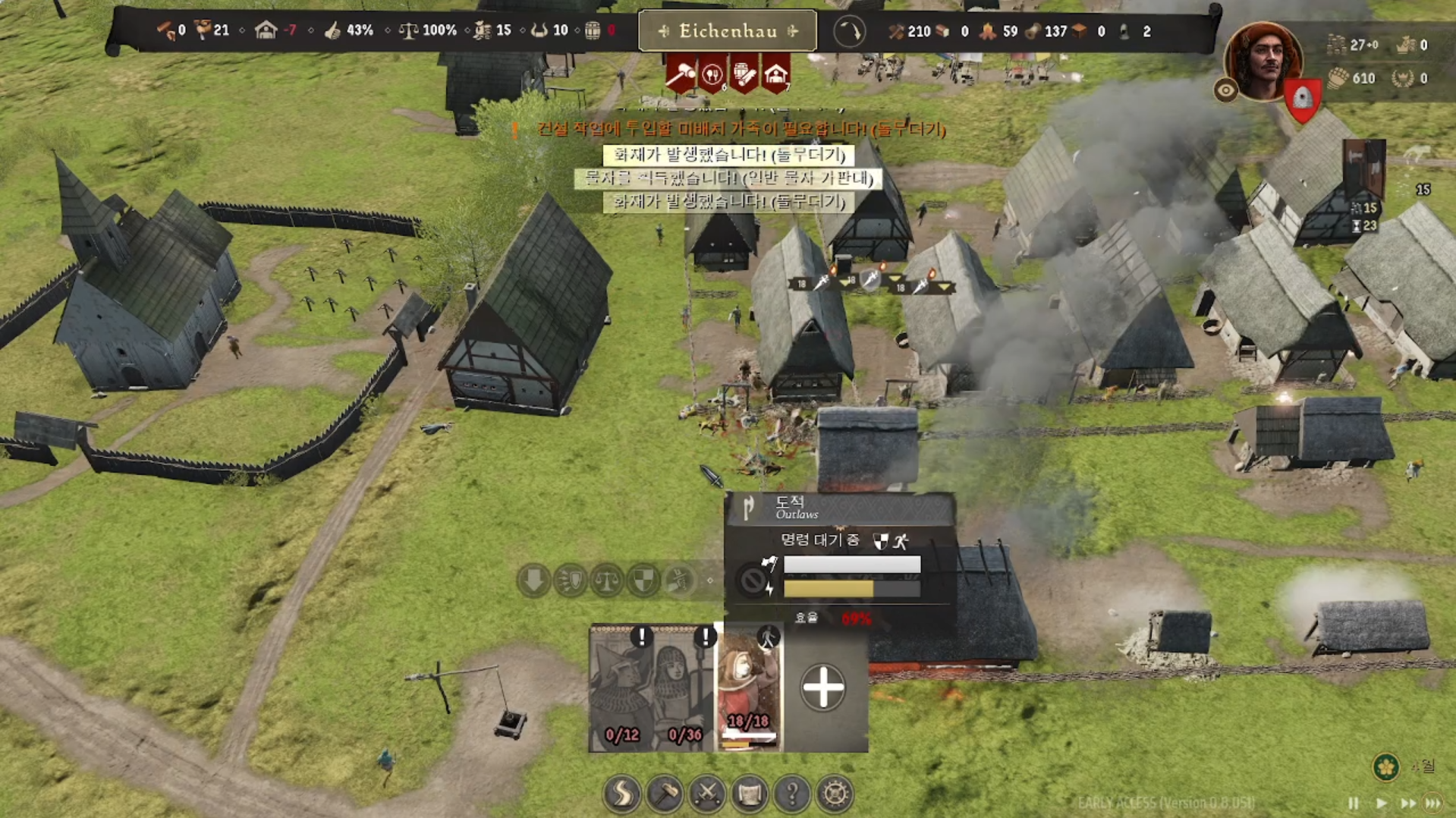
Task: Open the construction hammer menu
Action: (665, 794)
